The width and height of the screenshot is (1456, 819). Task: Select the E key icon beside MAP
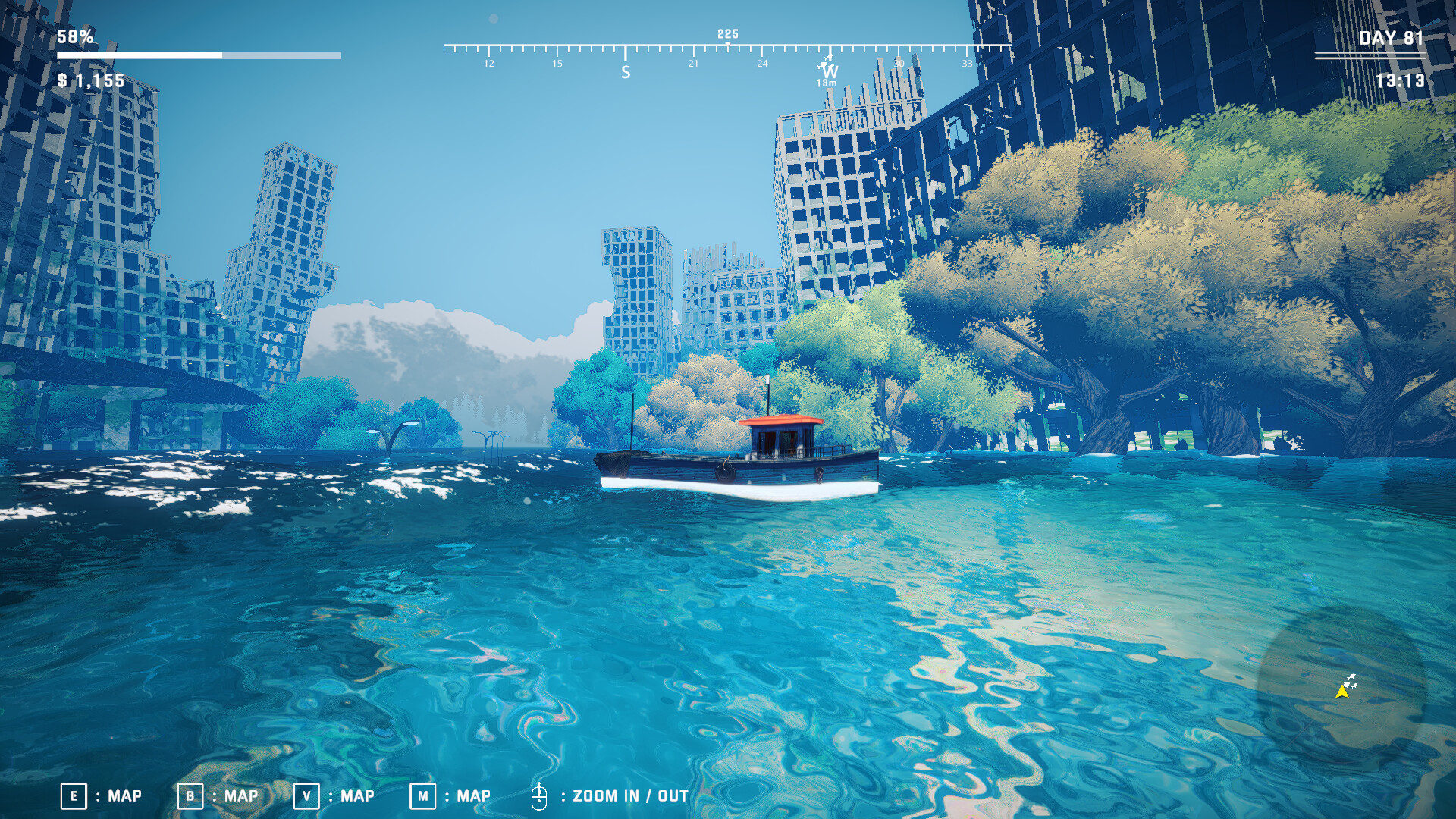point(74,796)
